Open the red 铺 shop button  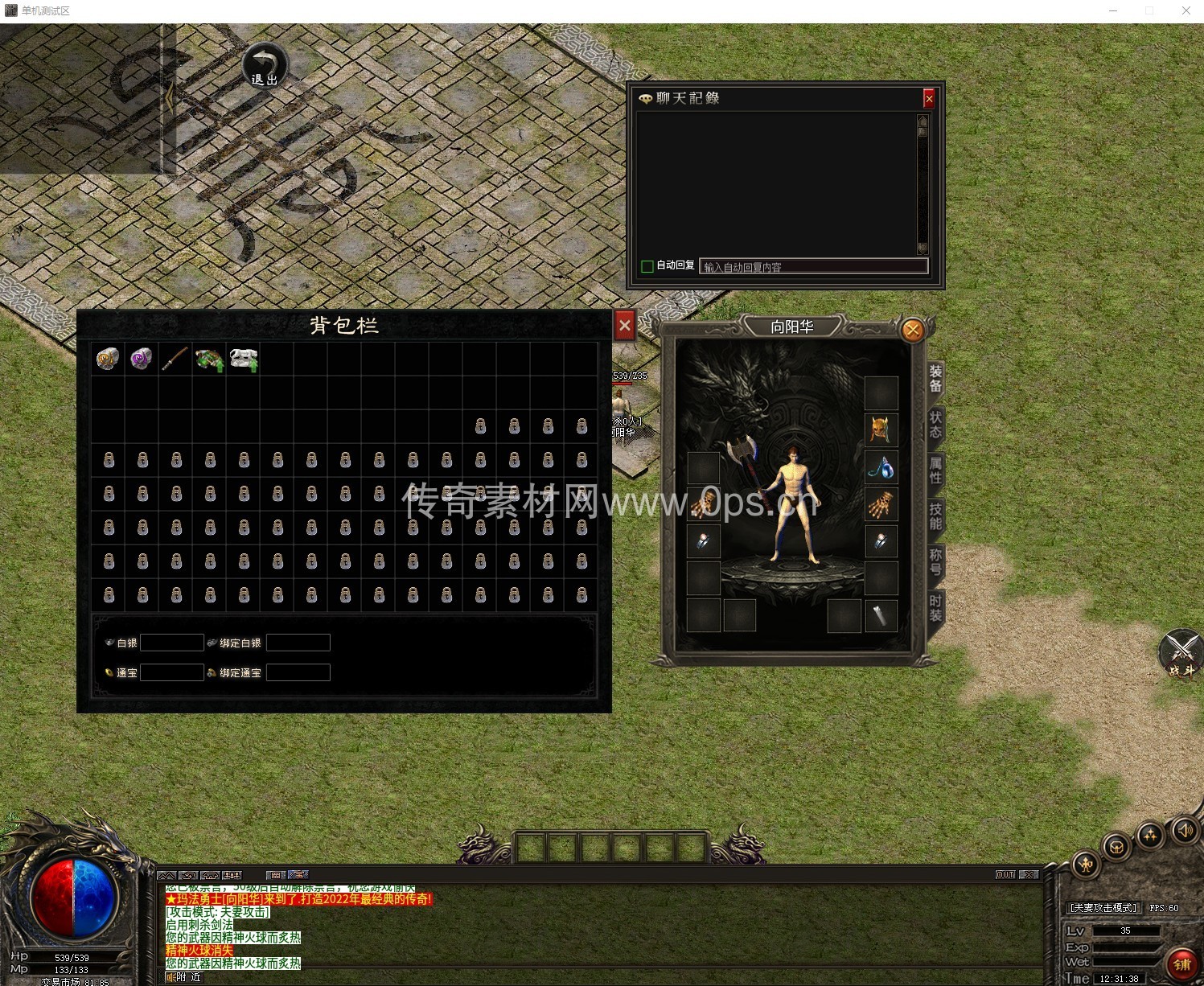coord(1181,963)
